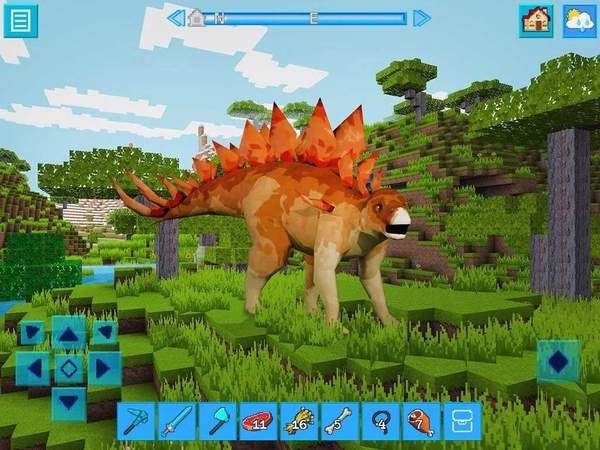Choose the lasso ring slot with 4
This screenshot has width=600, height=450.
coord(381,421)
